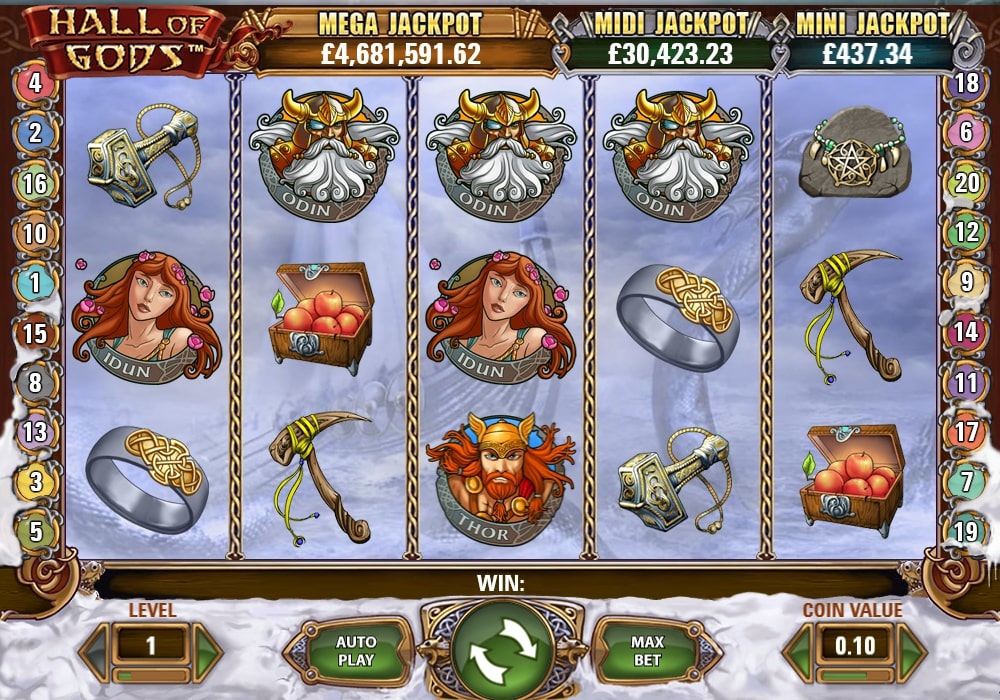This screenshot has height=700, width=1000.
Task: Show payline number 20
Action: click(x=966, y=183)
